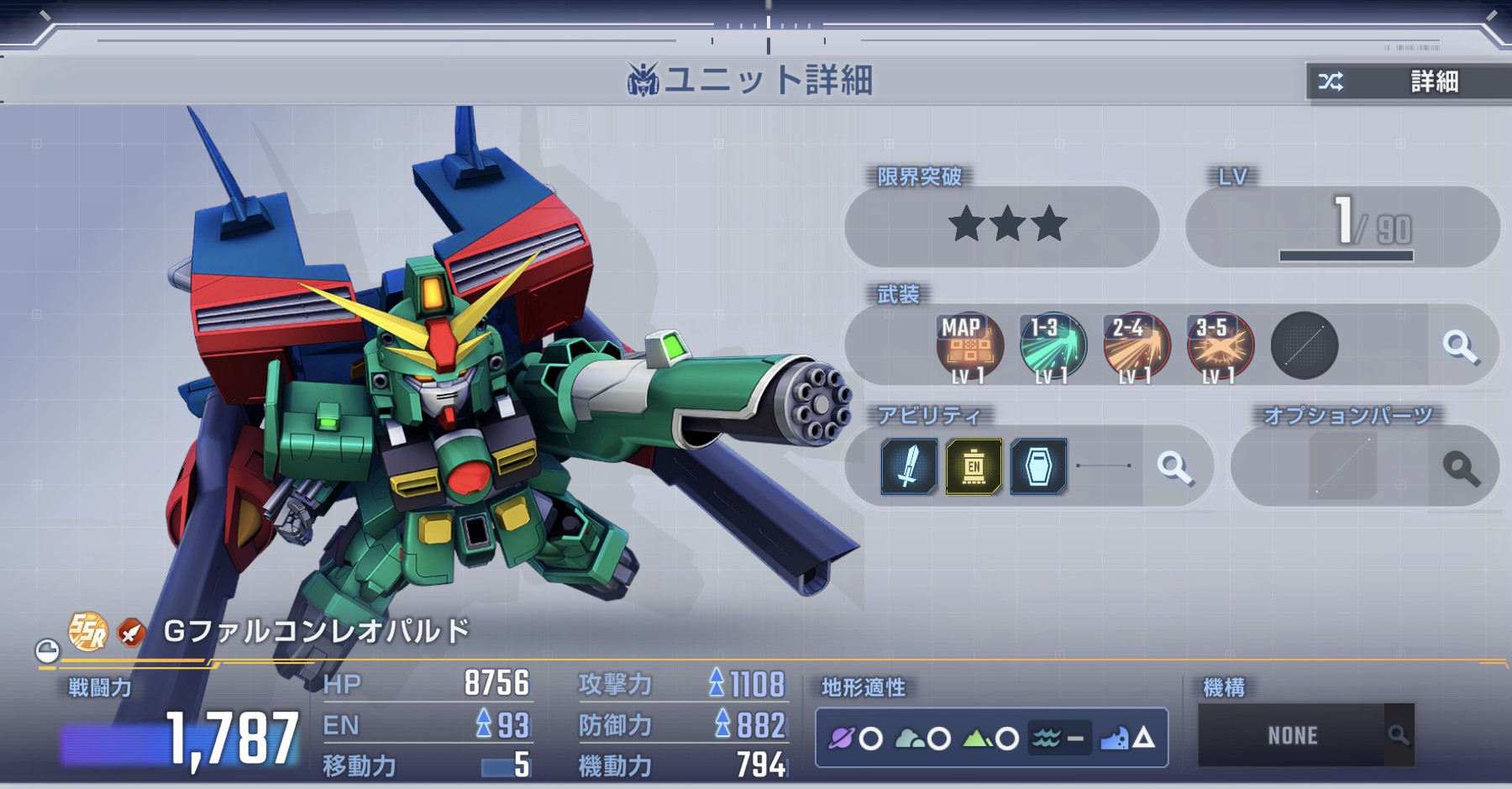
Task: Select the sword ability icon
Action: coord(909,466)
